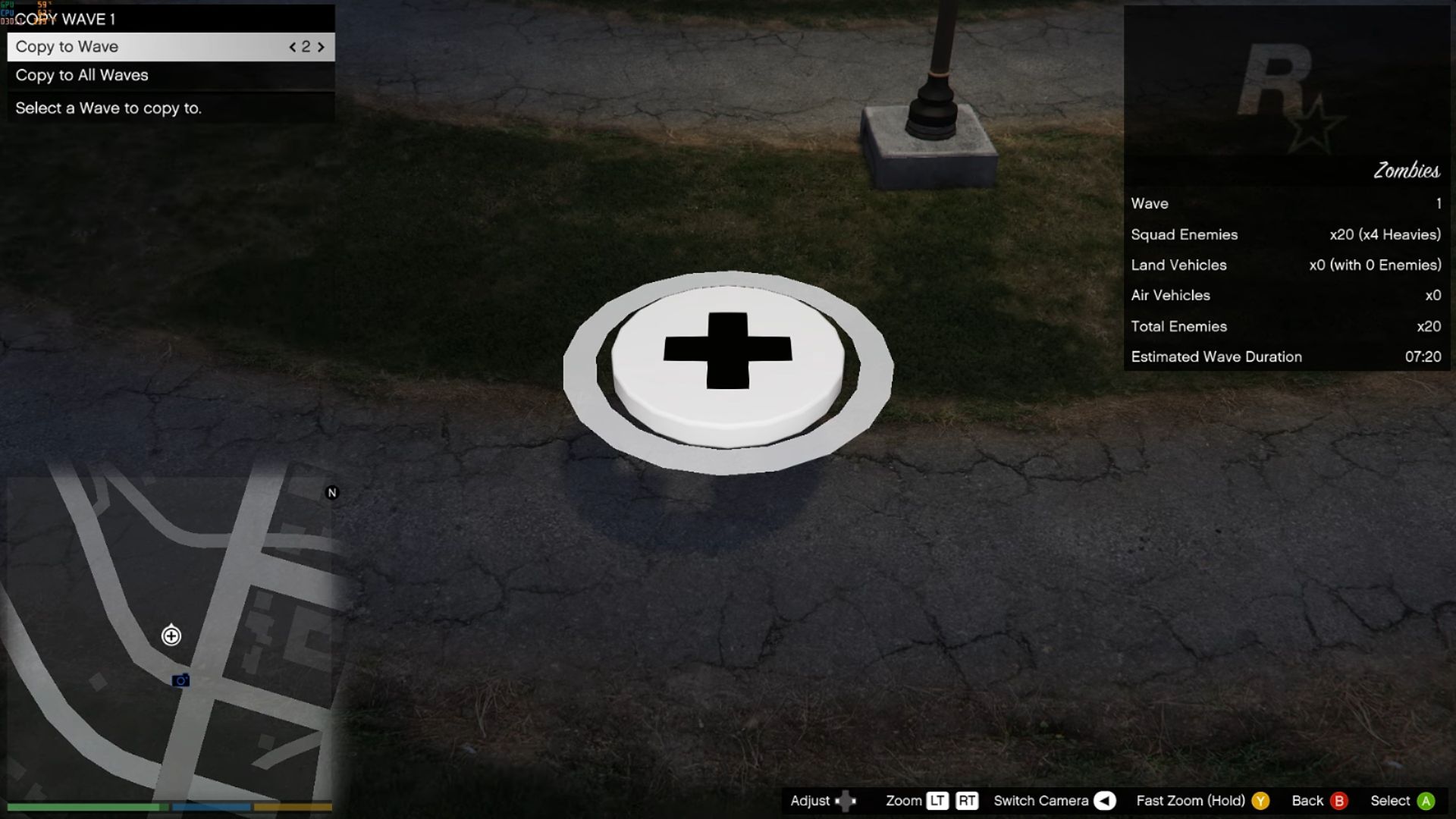Screen dimensions: 1456x819
Task: Click the crosshair placement marker on minimap
Action: (171, 635)
